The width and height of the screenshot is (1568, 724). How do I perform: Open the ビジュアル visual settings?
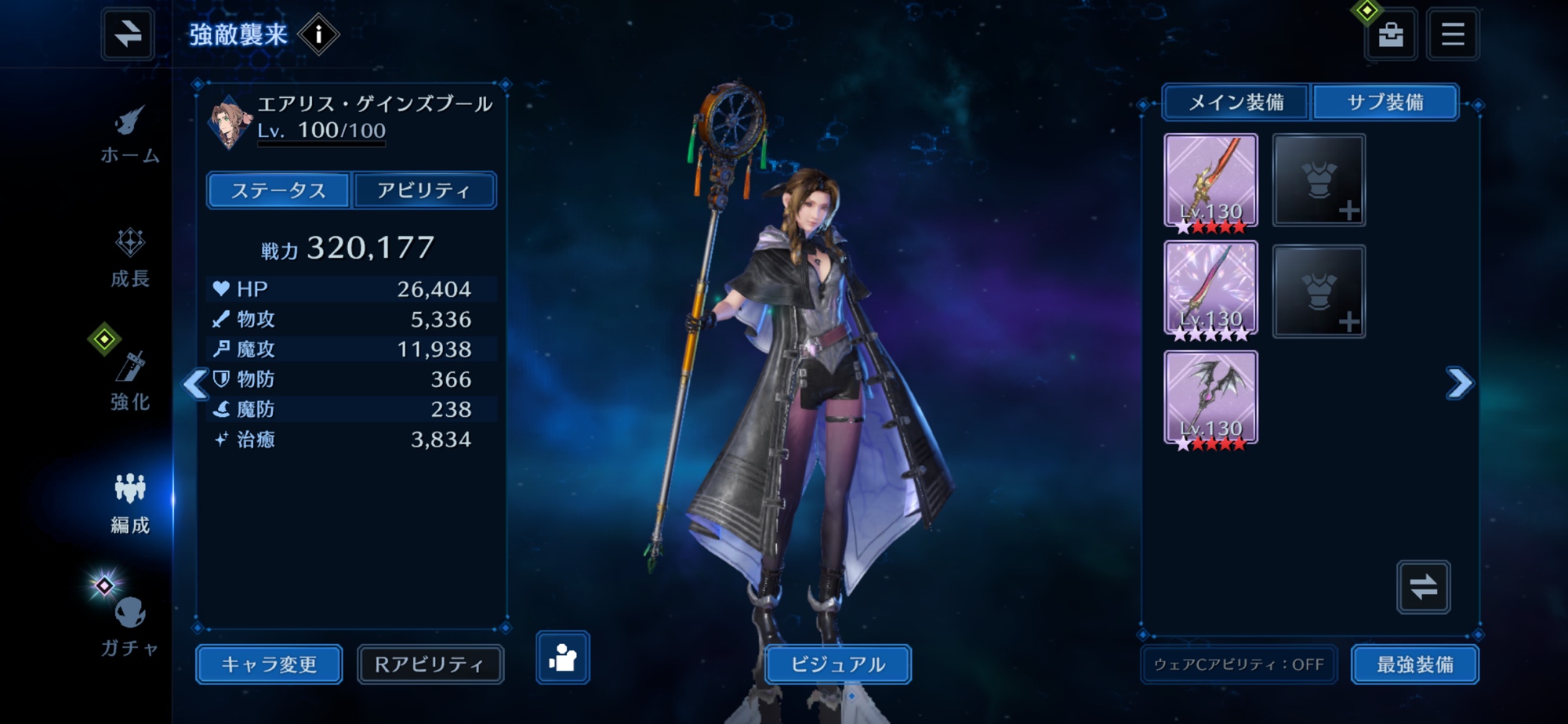(837, 664)
